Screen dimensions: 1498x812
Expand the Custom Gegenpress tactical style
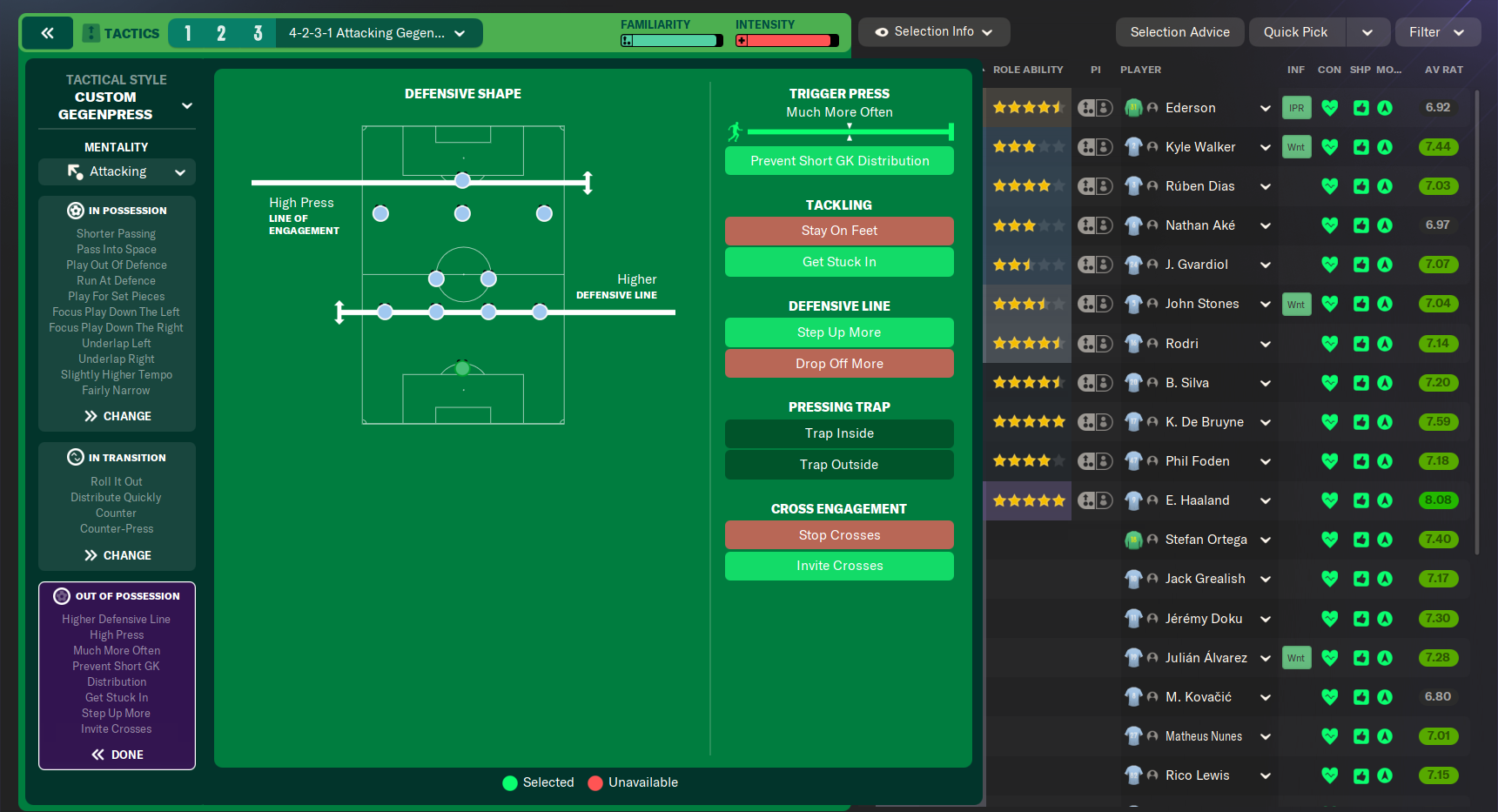pyautogui.click(x=186, y=106)
